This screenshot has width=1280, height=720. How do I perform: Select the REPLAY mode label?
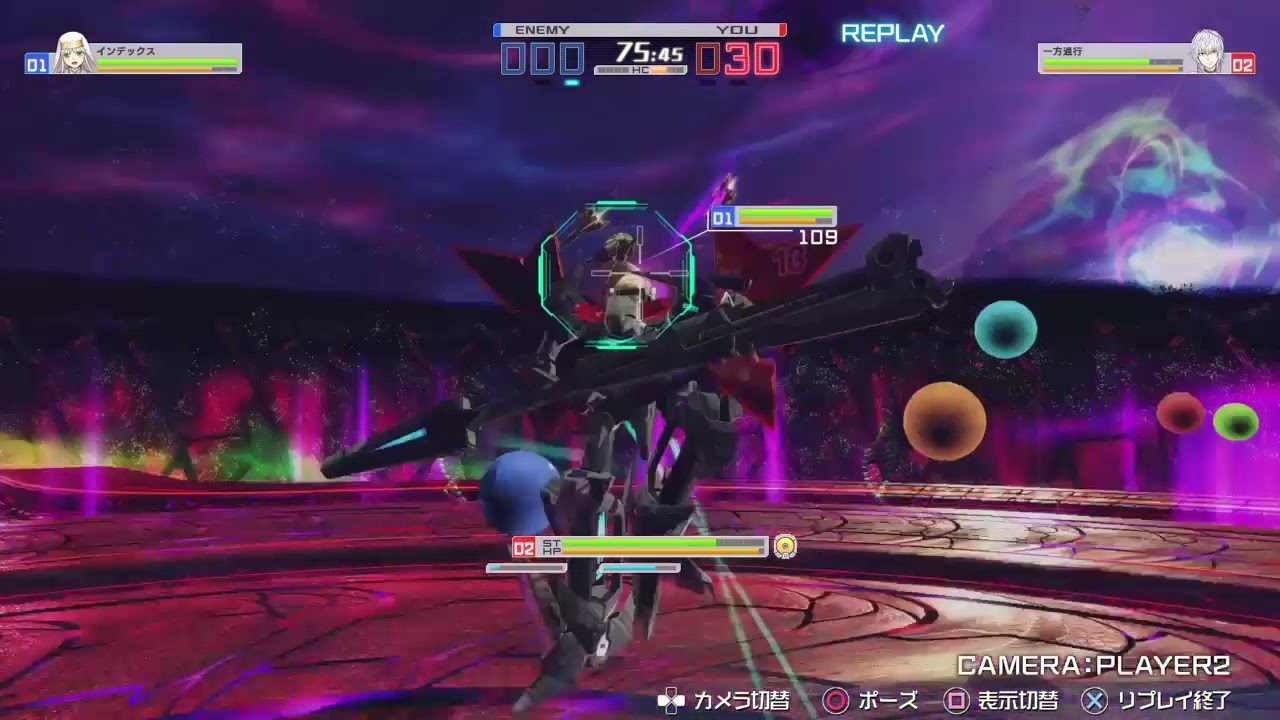[891, 33]
